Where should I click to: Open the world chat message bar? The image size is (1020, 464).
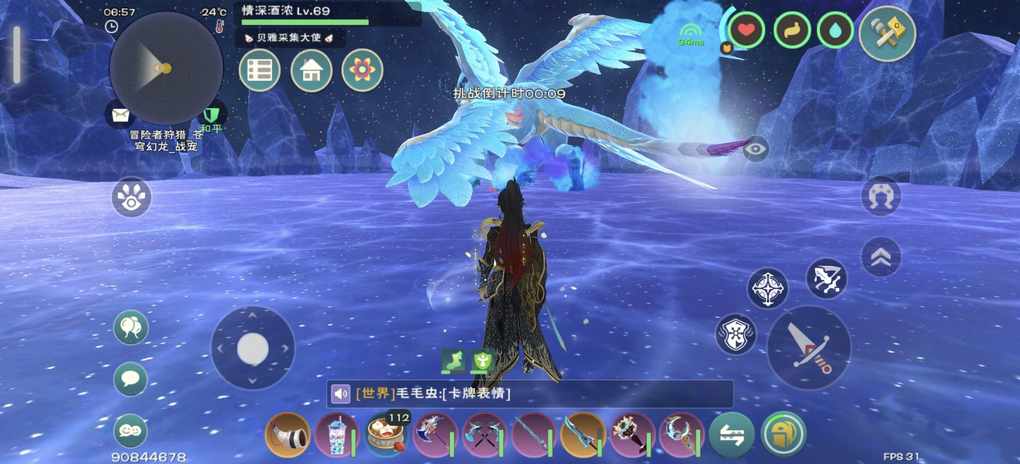[x=530, y=393]
